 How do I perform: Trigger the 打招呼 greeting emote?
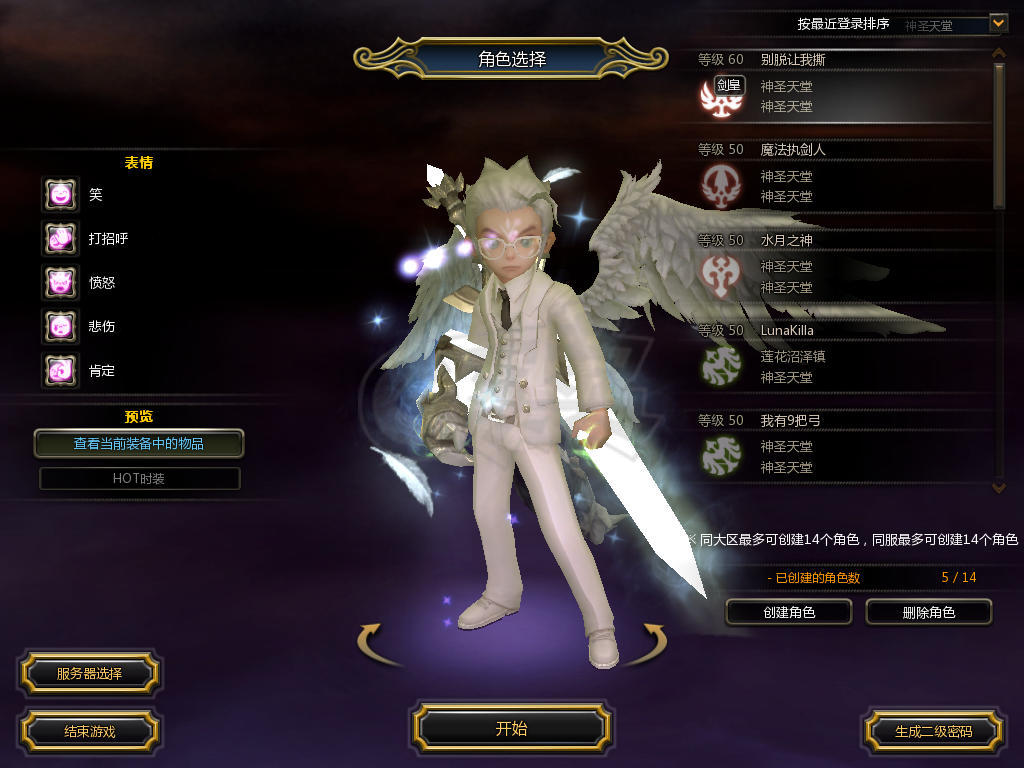click(60, 239)
